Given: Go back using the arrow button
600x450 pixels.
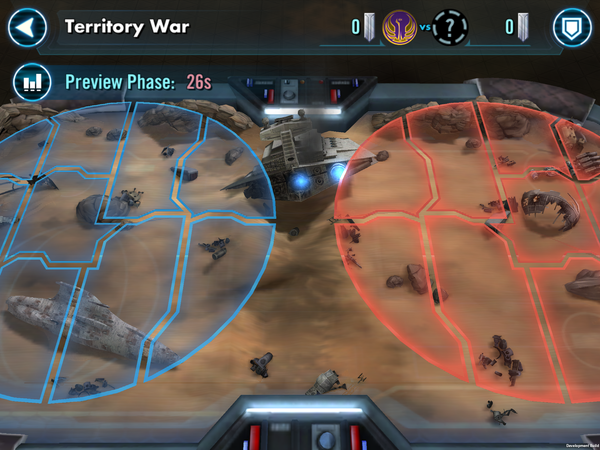Looking at the screenshot, I should pyautogui.click(x=27, y=28).
